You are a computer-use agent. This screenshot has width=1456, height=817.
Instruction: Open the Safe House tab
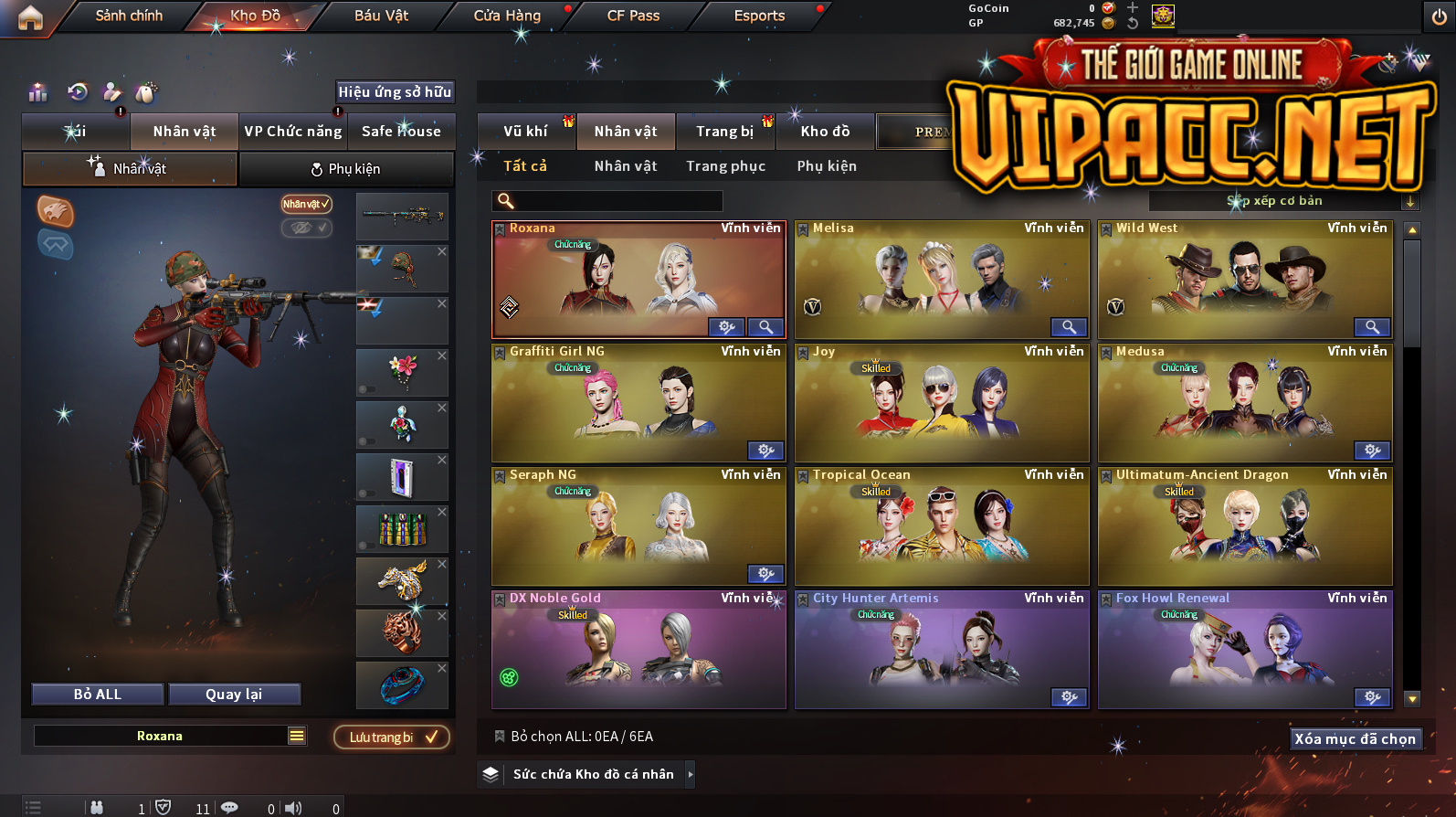(401, 132)
